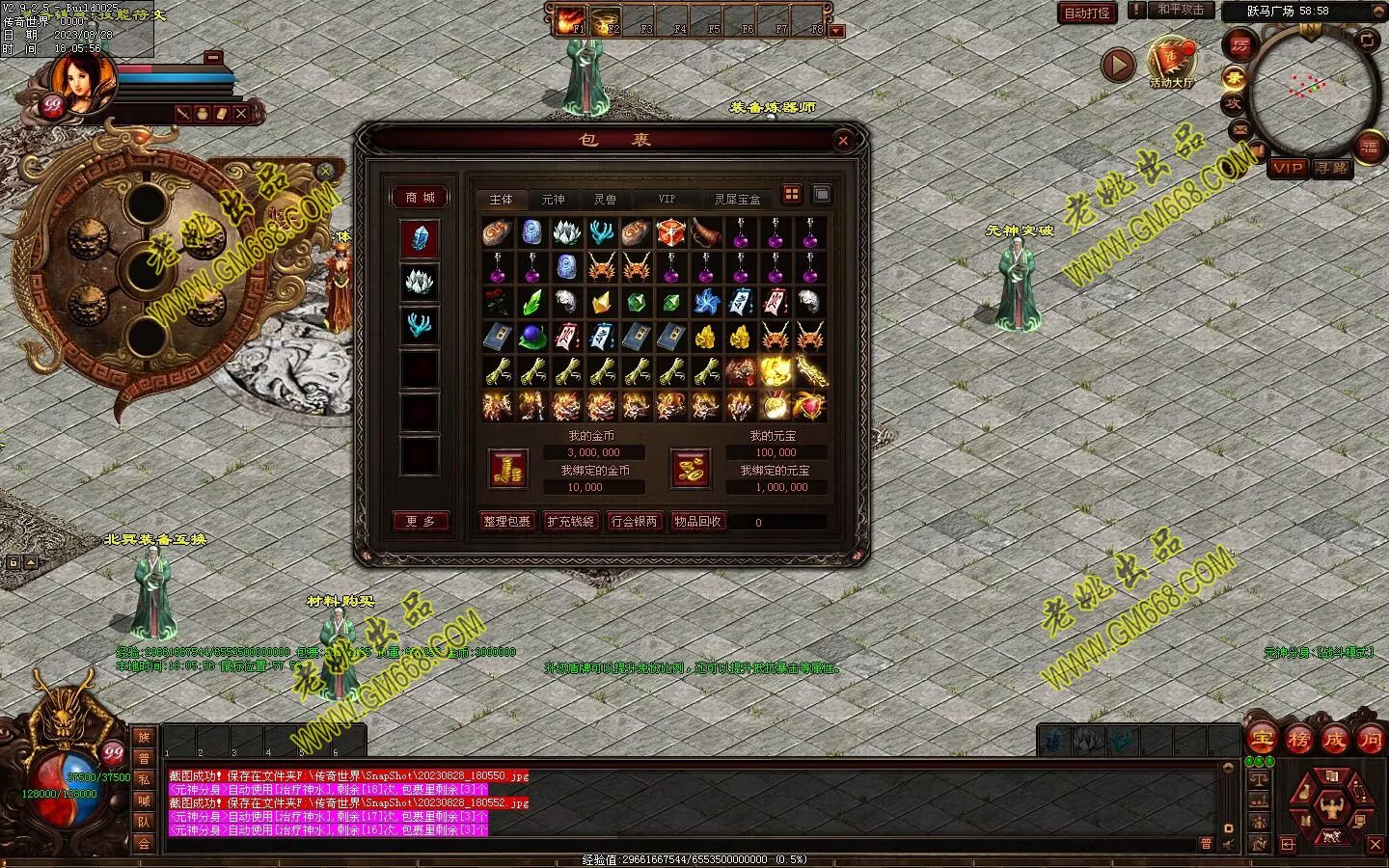The image size is (1389, 868).
Task: Select the 灵犀宝盒 tab
Action: coord(737,200)
